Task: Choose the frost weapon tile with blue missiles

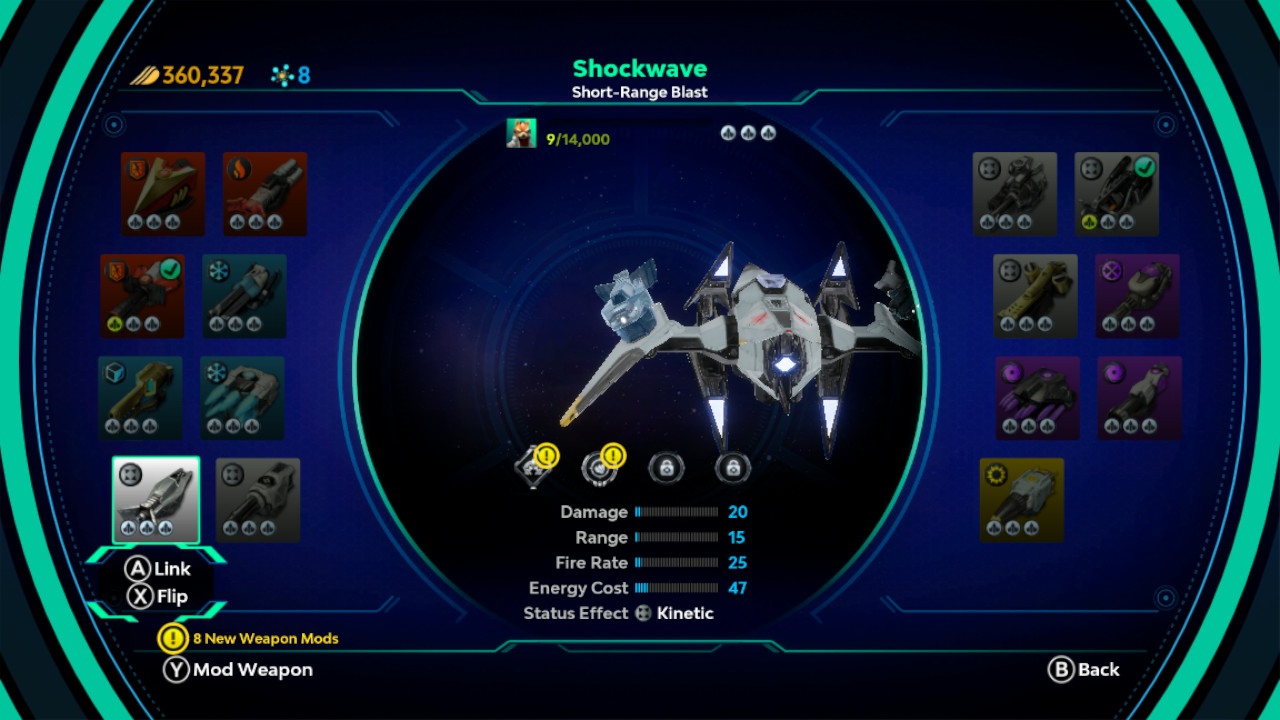Action: point(242,398)
